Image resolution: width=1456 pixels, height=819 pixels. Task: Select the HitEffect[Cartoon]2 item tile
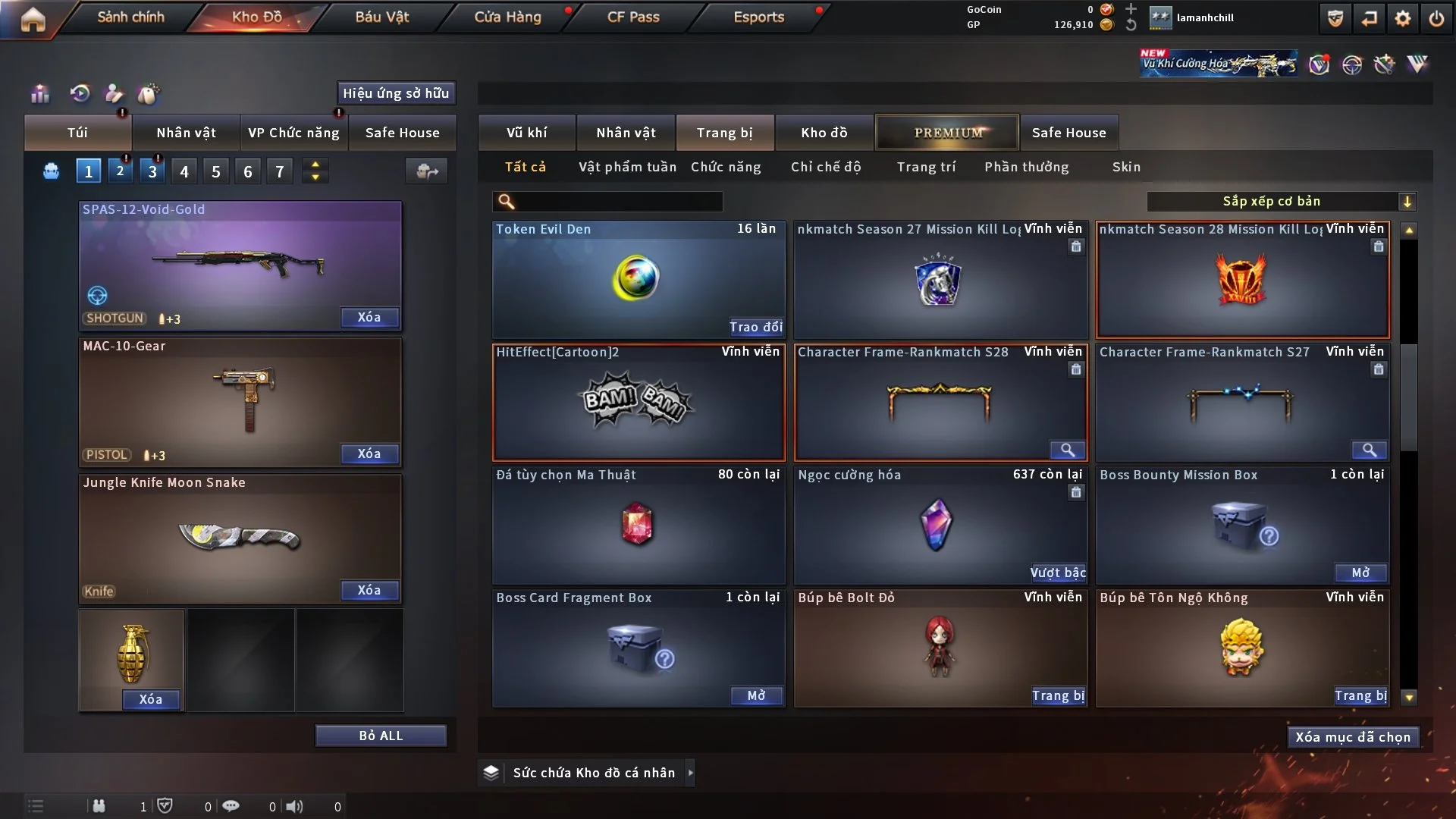coord(639,403)
